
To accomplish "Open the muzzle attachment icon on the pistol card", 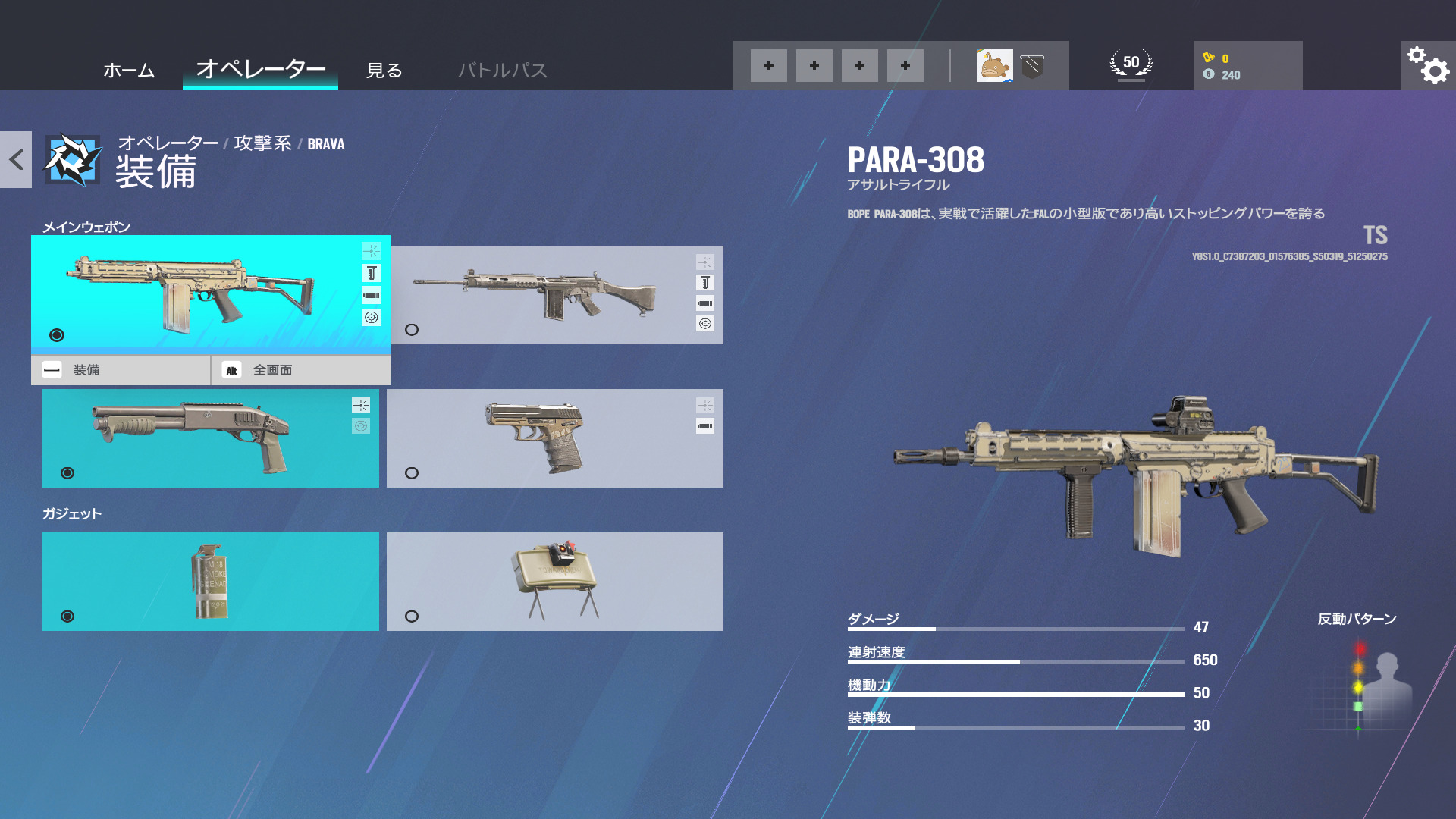I will pyautogui.click(x=705, y=425).
